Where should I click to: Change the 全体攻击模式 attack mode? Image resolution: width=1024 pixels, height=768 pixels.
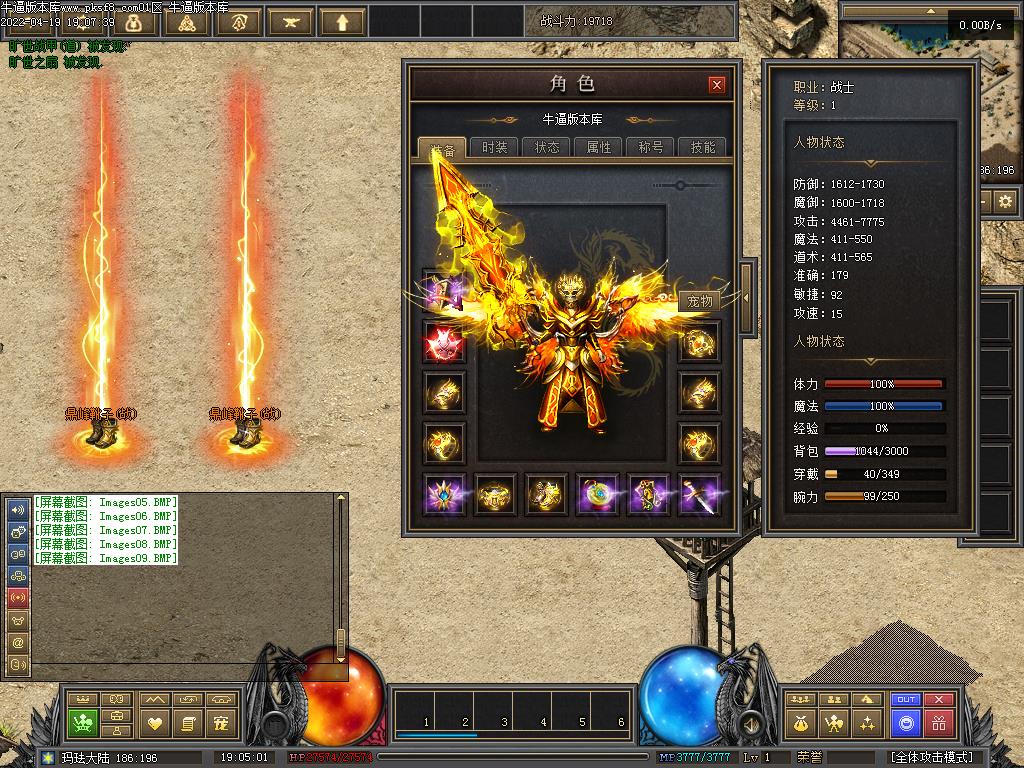tap(930, 757)
